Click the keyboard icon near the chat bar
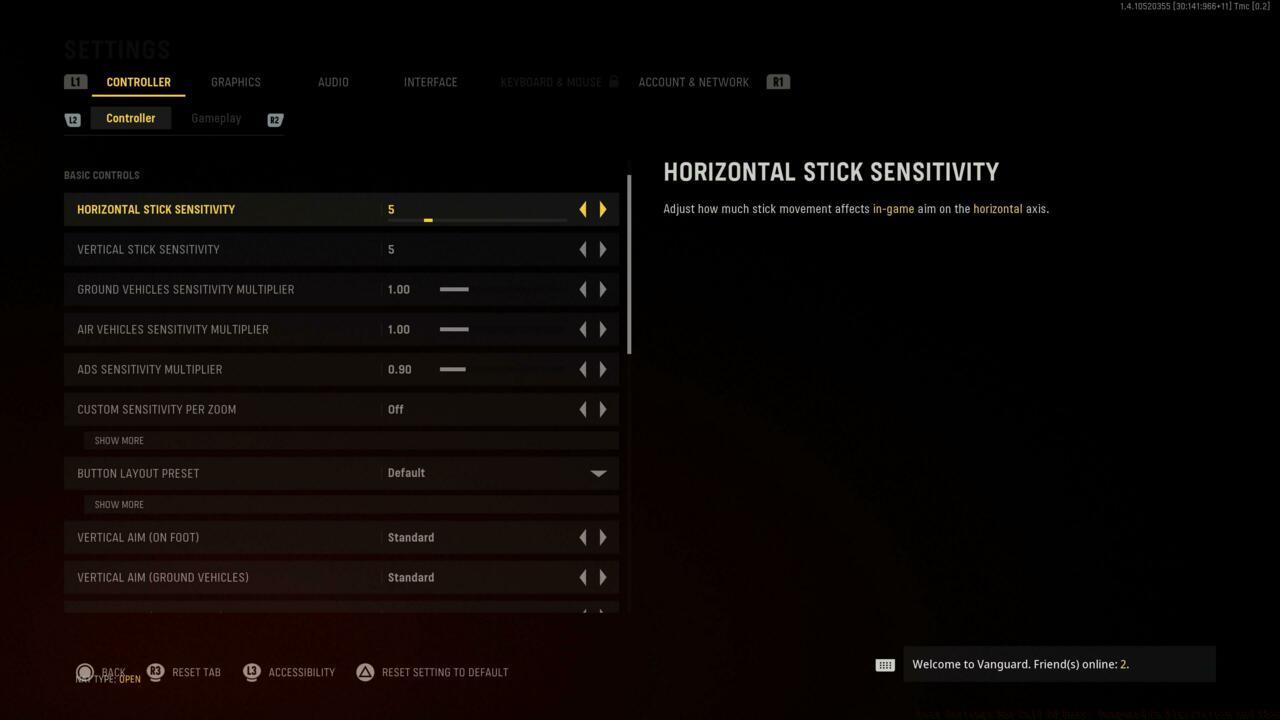Viewport: 1280px width, 720px height. [885, 664]
